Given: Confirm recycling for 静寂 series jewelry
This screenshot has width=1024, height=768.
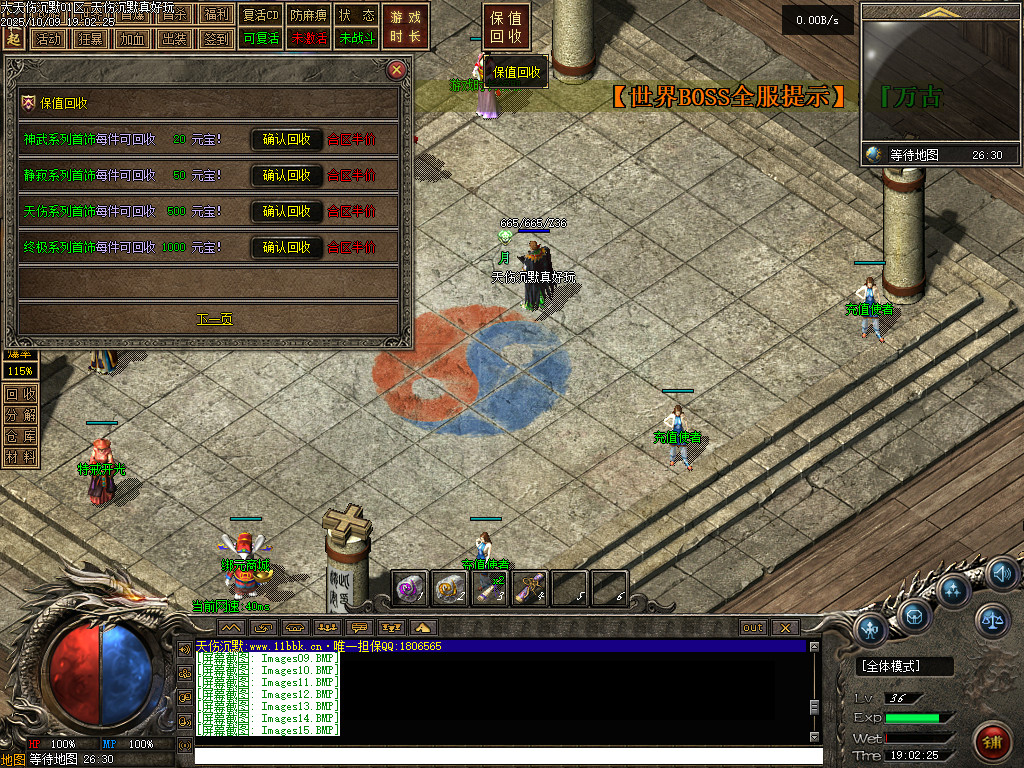Looking at the screenshot, I should click(286, 176).
